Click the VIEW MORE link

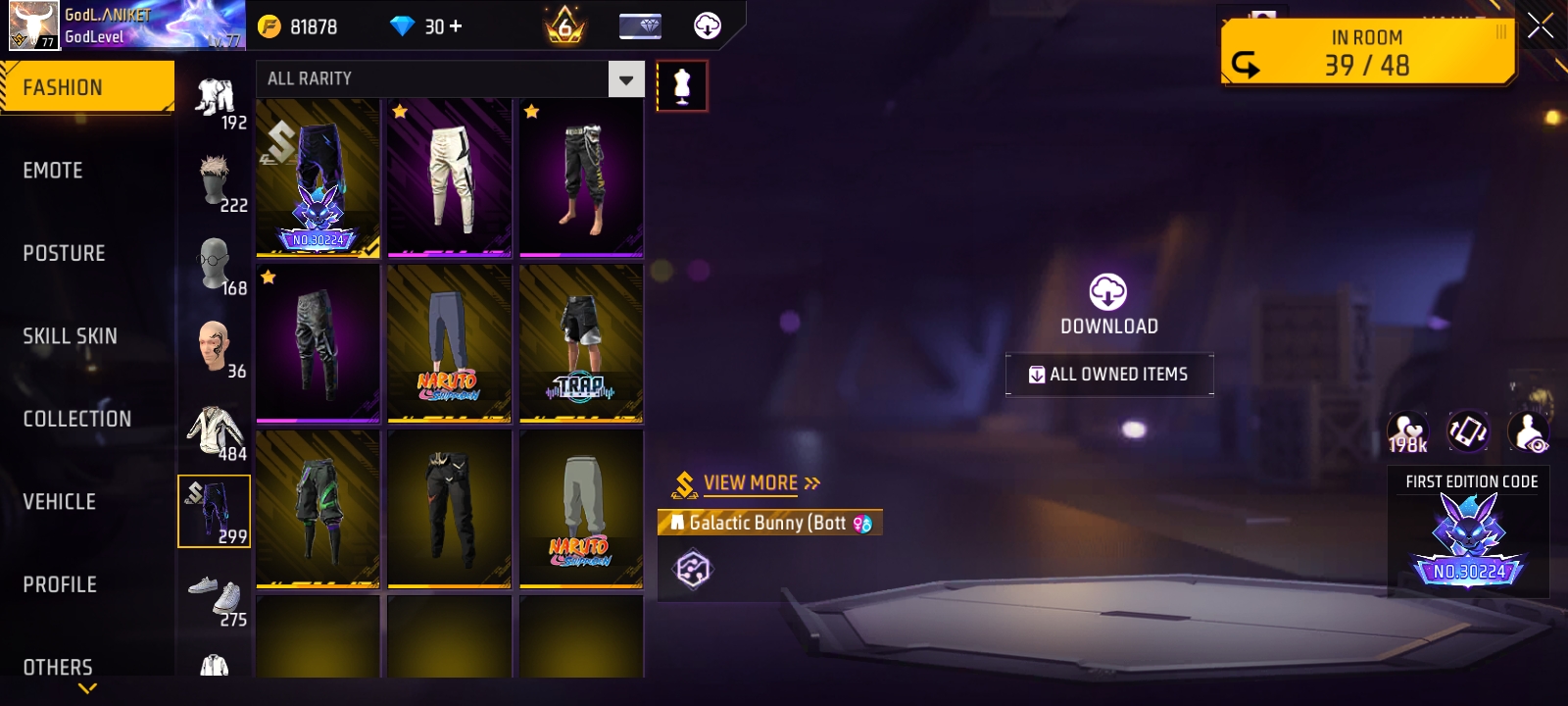[751, 481]
